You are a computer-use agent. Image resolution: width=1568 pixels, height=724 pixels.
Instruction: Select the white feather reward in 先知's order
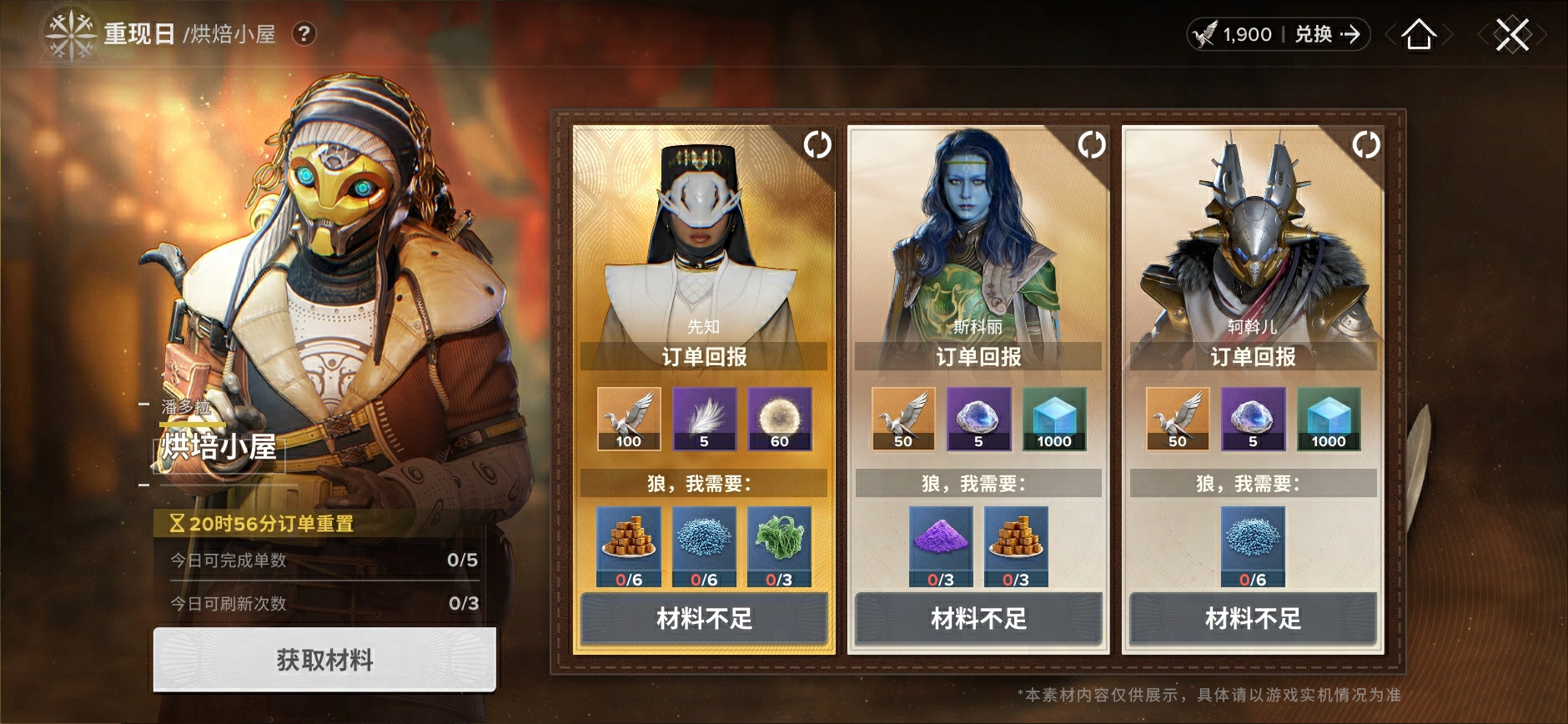point(704,418)
